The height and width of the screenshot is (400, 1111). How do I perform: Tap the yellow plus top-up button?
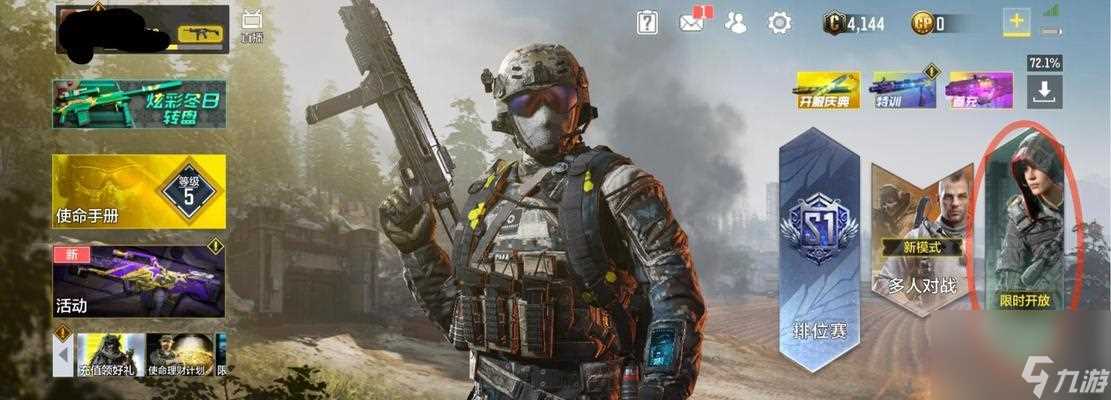[1017, 23]
